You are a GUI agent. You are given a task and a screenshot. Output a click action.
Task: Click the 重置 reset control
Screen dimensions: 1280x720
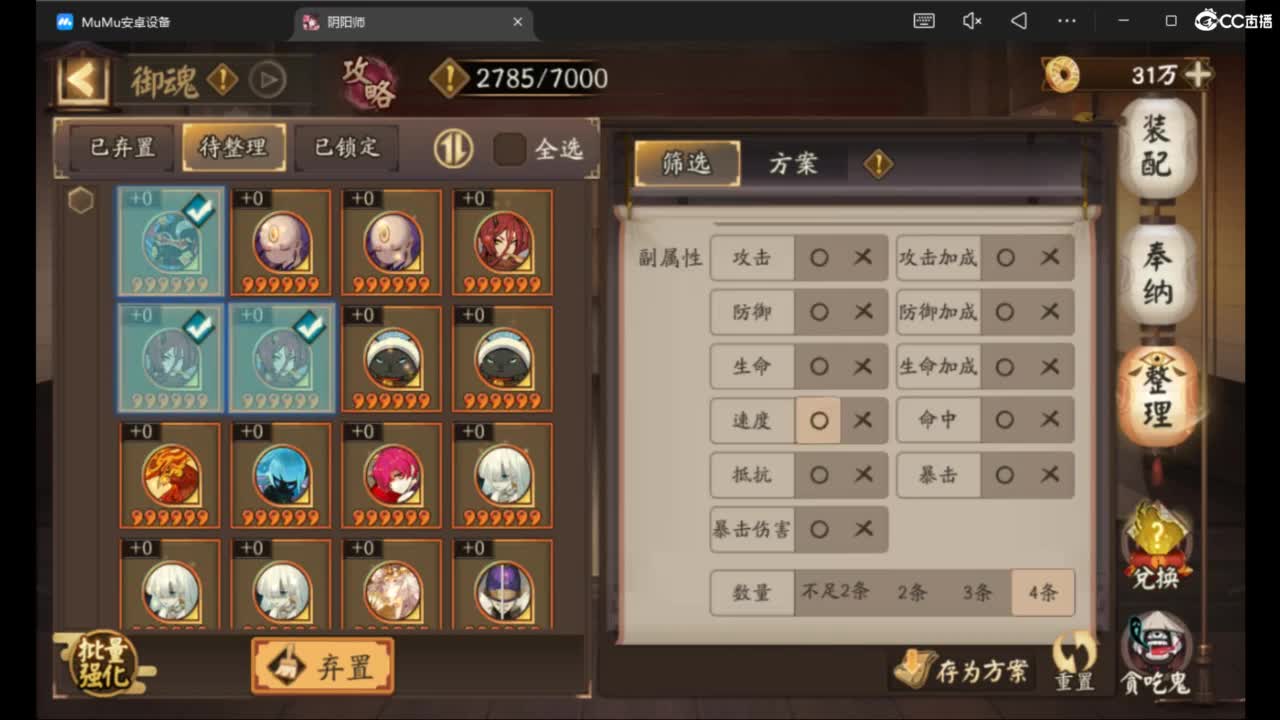point(1073,665)
